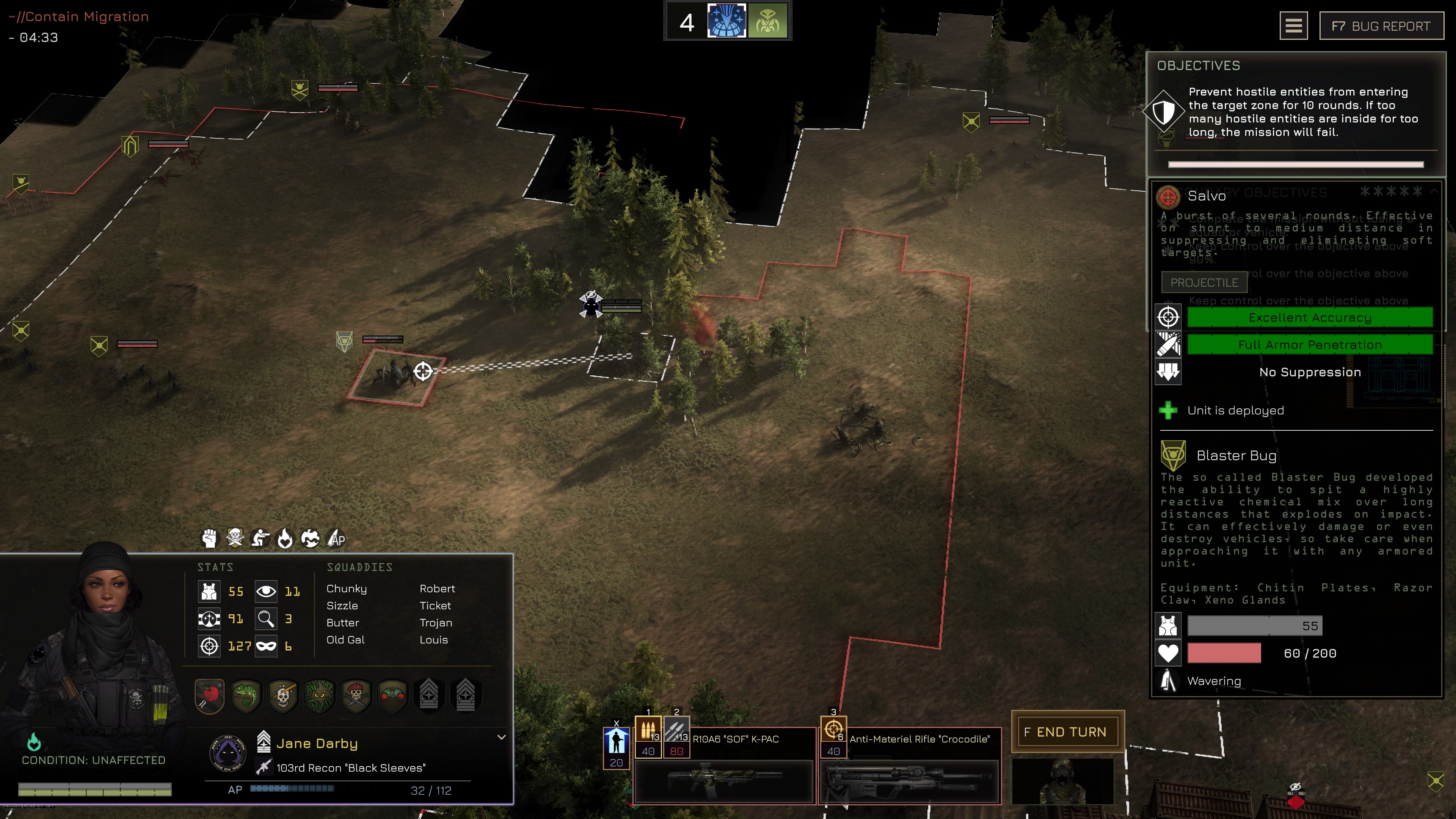
Task: Select the skull with bullet perk badge
Action: [x=282, y=695]
